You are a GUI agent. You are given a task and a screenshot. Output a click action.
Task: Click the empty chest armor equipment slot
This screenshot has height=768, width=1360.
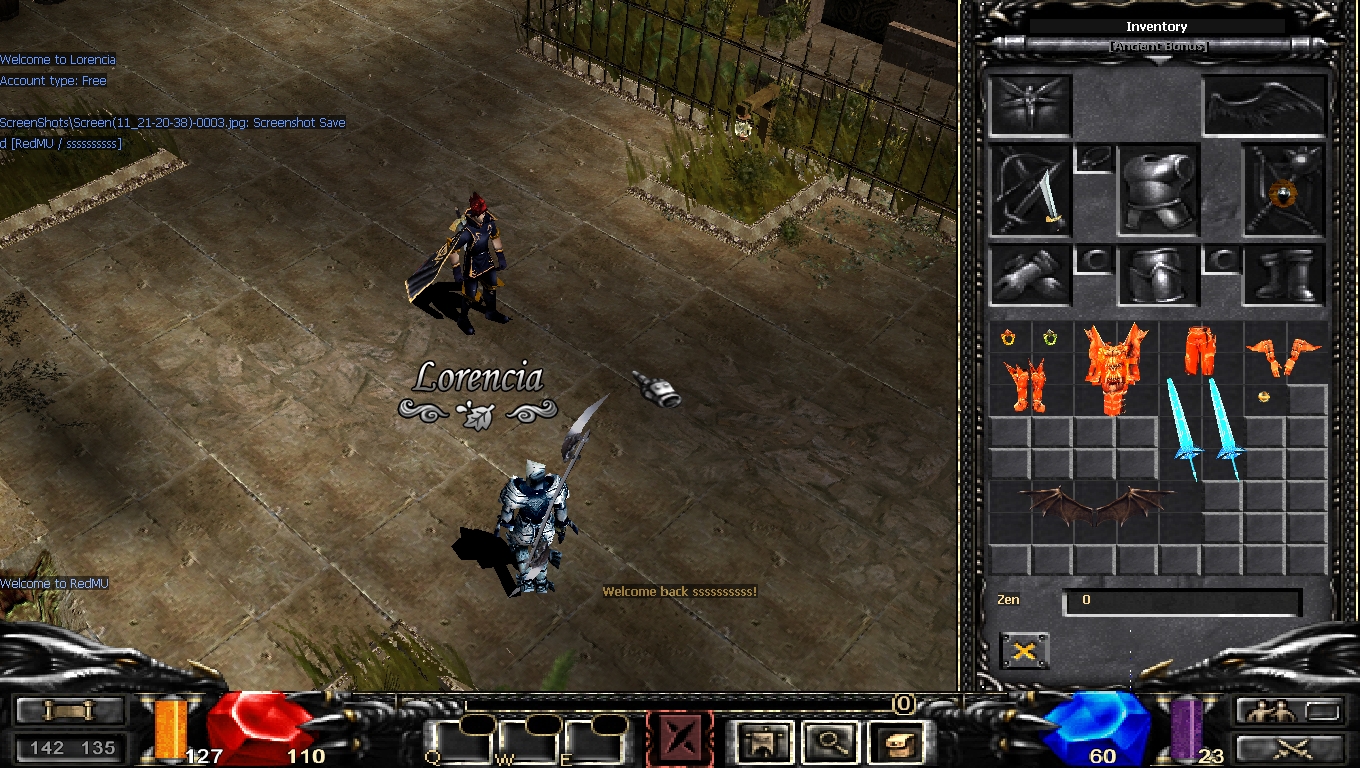(1156, 190)
